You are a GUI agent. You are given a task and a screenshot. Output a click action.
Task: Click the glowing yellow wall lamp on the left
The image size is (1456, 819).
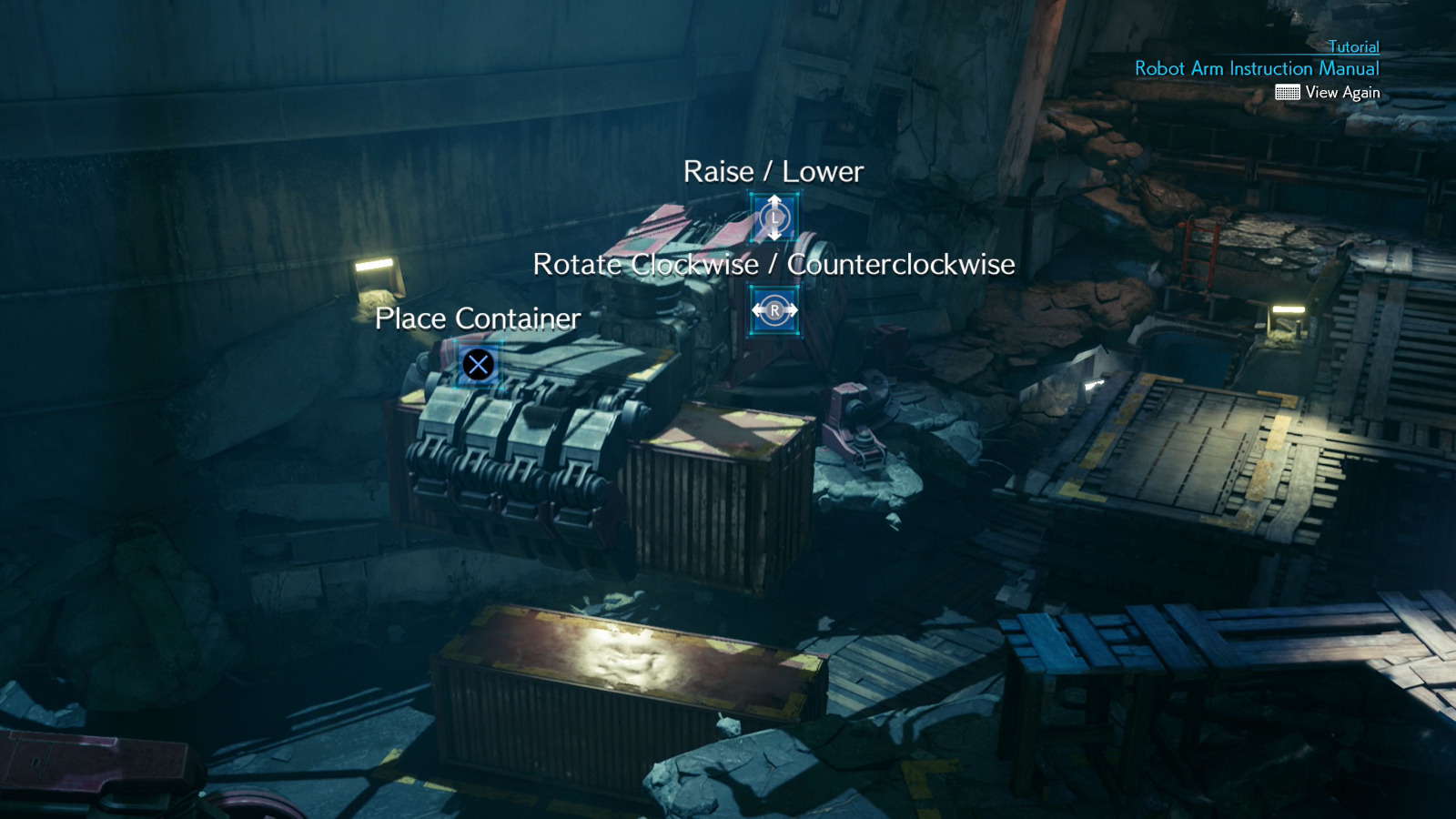click(x=373, y=266)
